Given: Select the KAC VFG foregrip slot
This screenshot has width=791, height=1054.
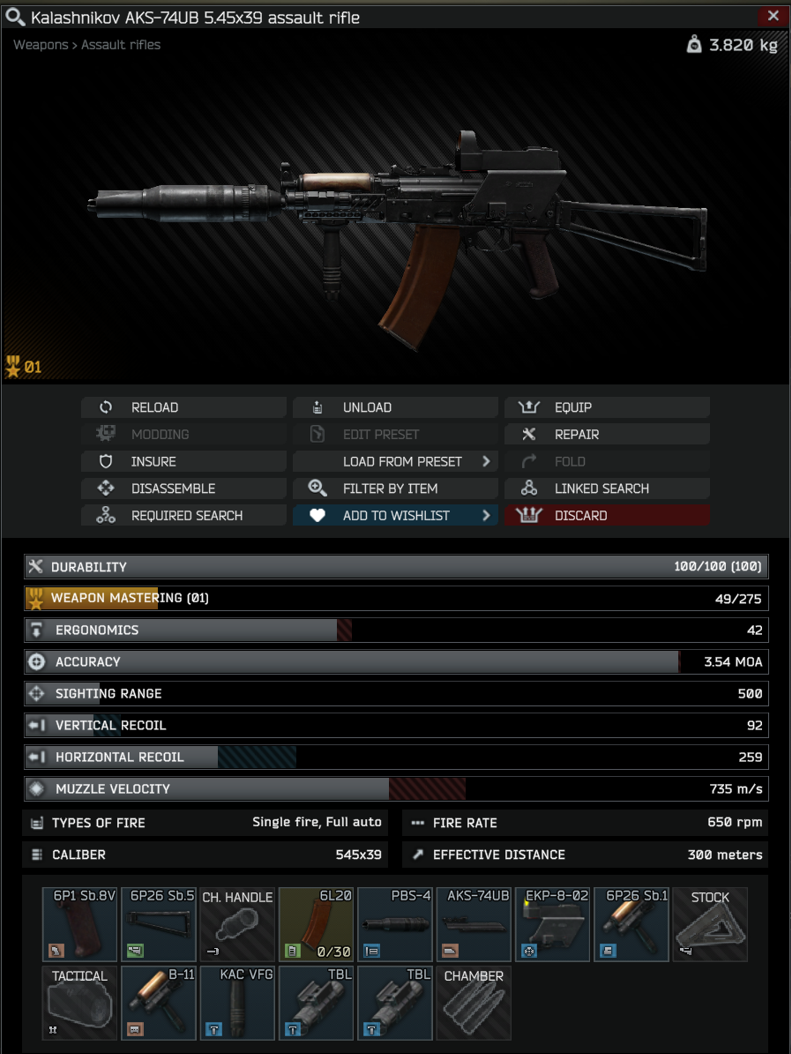Looking at the screenshot, I should tap(237, 1003).
